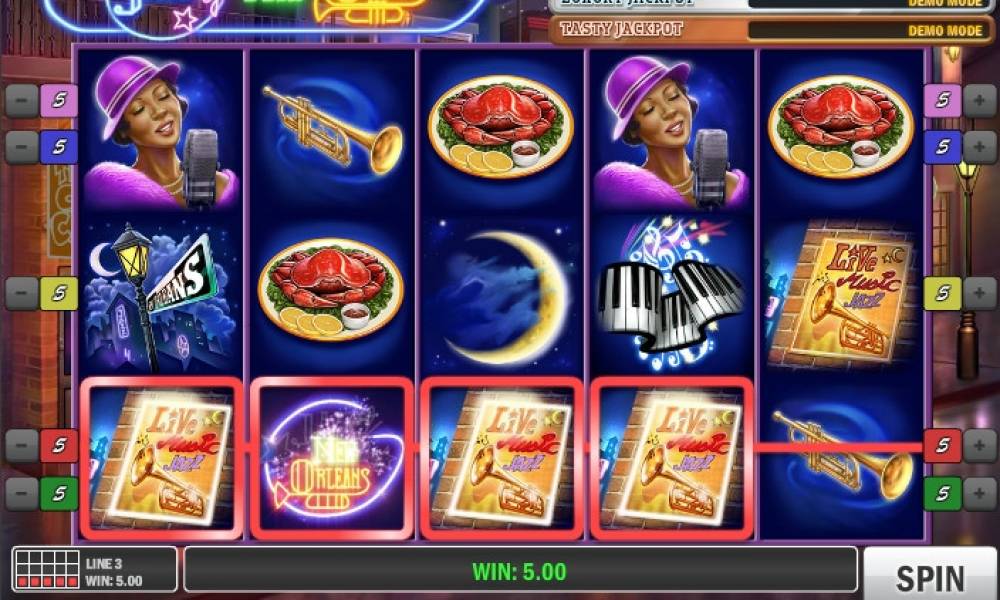Decrease the yellow line bet with minus
This screenshot has width=1000, height=600.
pyautogui.click(x=22, y=293)
